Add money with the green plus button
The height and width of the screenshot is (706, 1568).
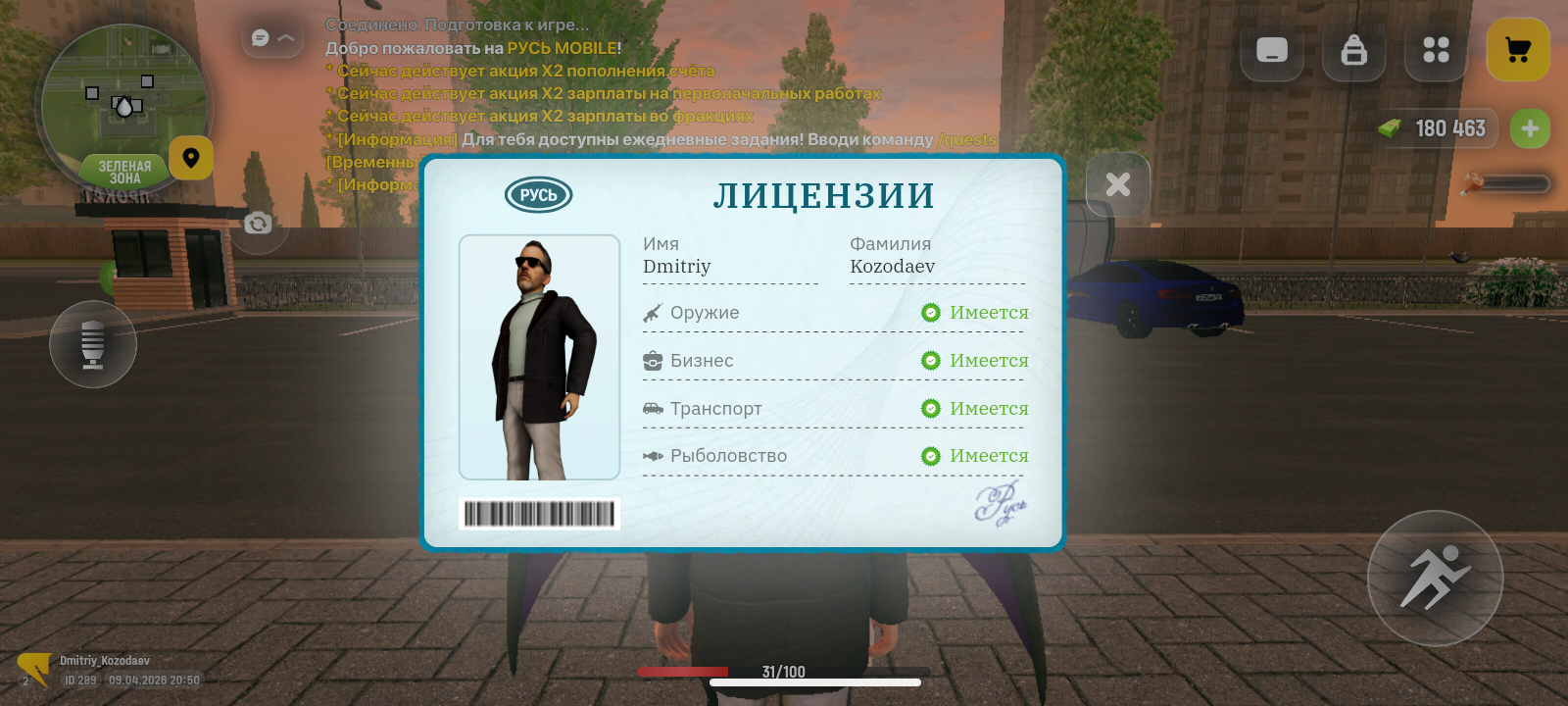1530,127
